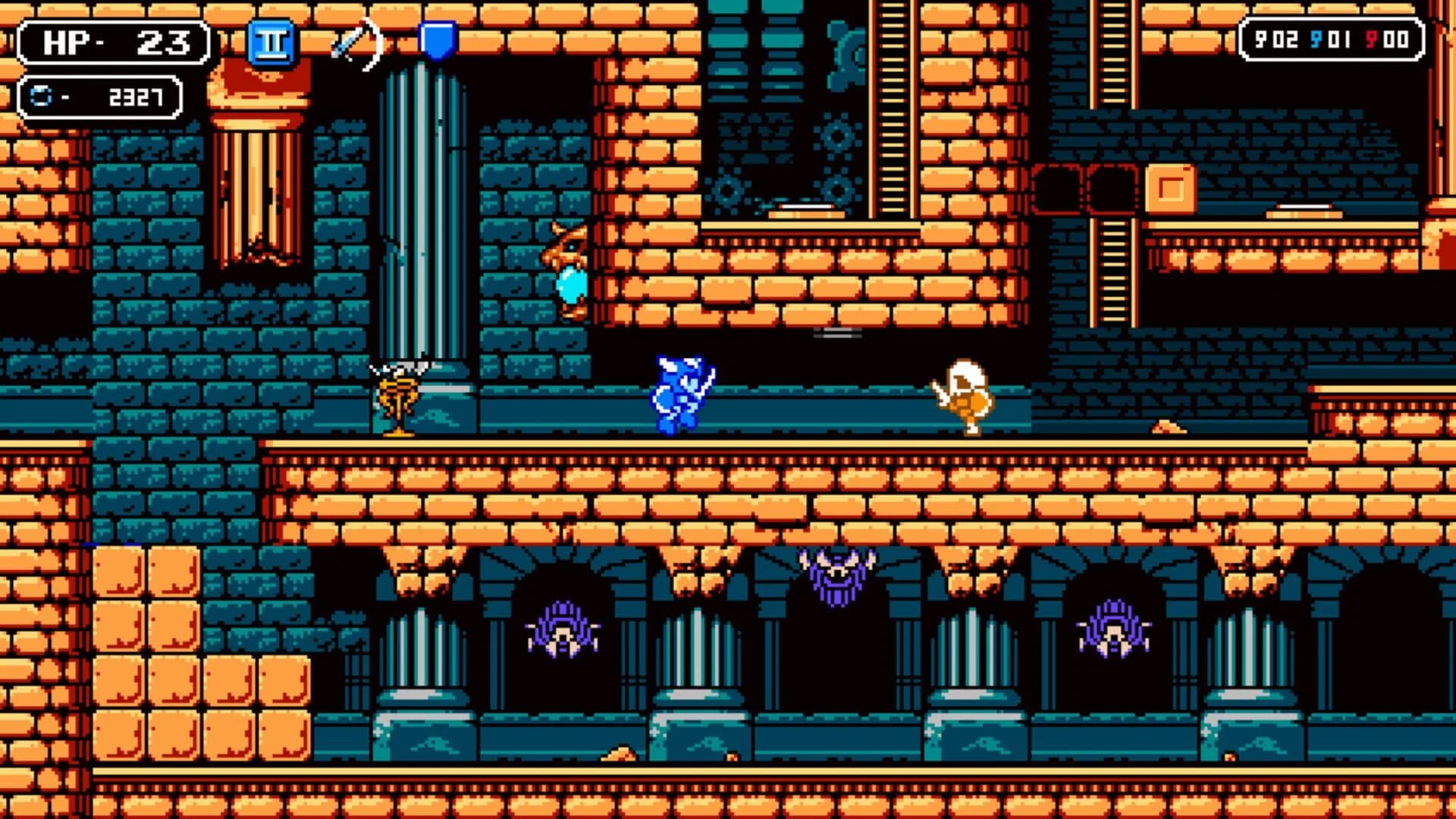1456x819 pixels.
Task: Click the coin currency icon next to 2327
Action: pyautogui.click(x=42, y=95)
